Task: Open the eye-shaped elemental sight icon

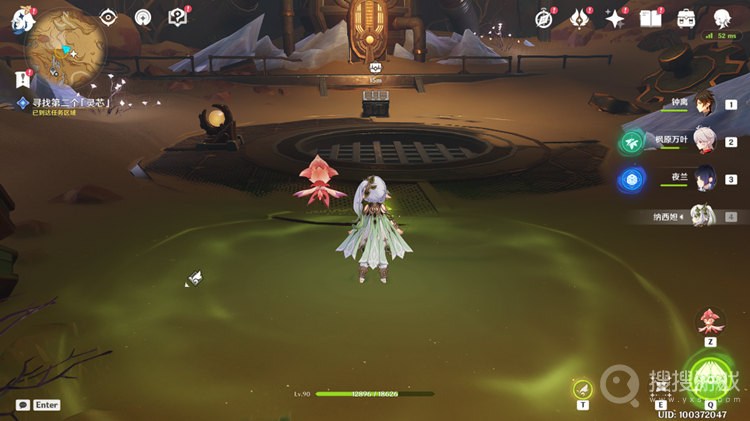Action: point(108,17)
